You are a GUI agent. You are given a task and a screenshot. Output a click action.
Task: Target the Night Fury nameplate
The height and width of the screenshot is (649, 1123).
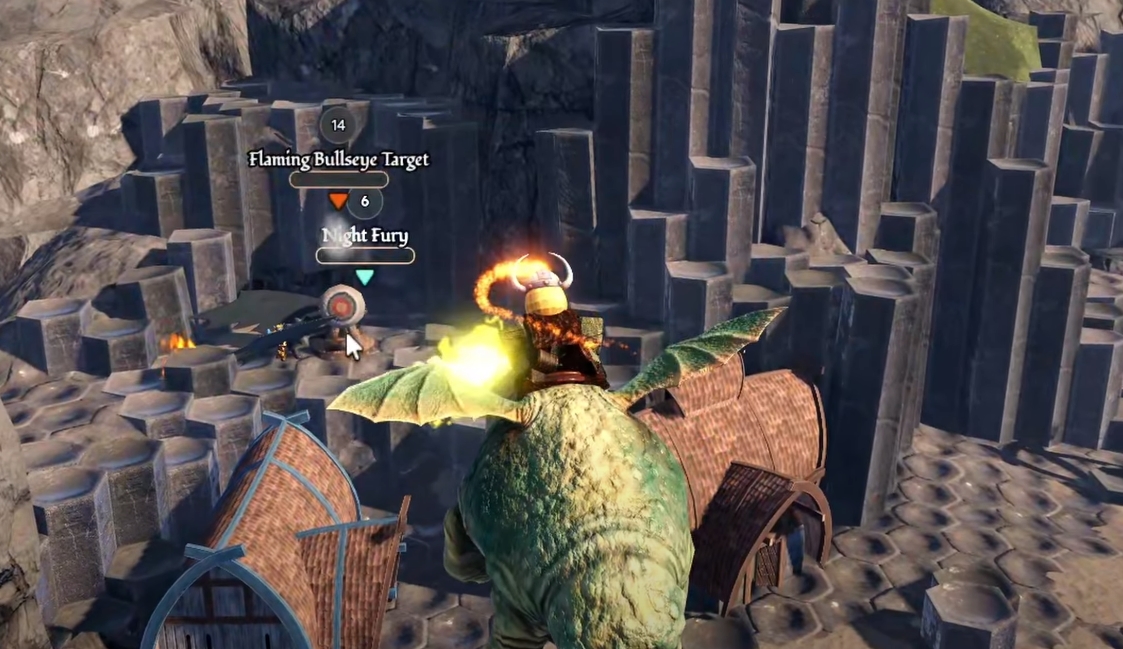click(365, 236)
